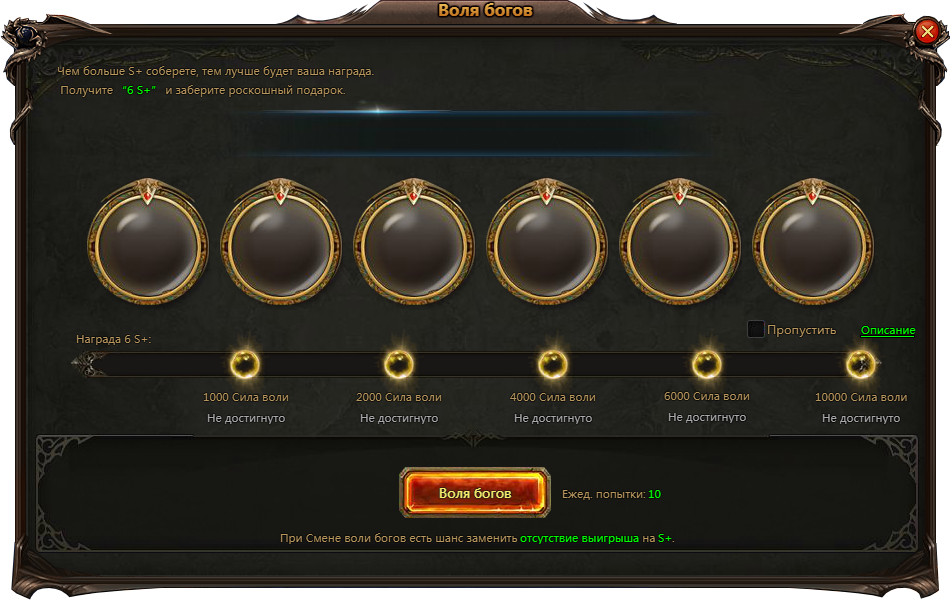Viewport: 950px width, 600px height.
Task: Choose the 4000 Сила воли reward orb
Action: tap(553, 365)
